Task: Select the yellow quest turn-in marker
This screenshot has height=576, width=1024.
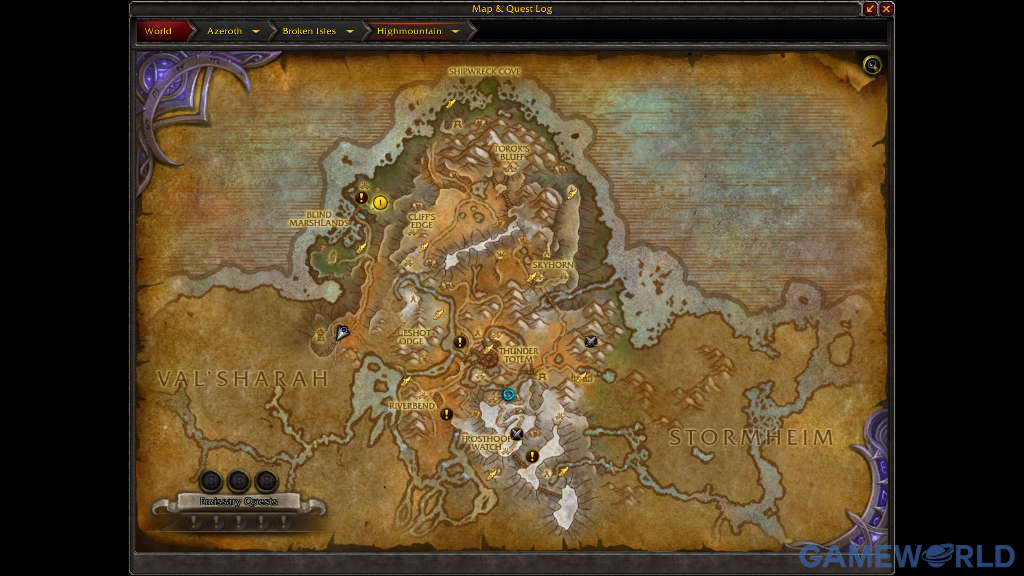Action: click(x=380, y=203)
